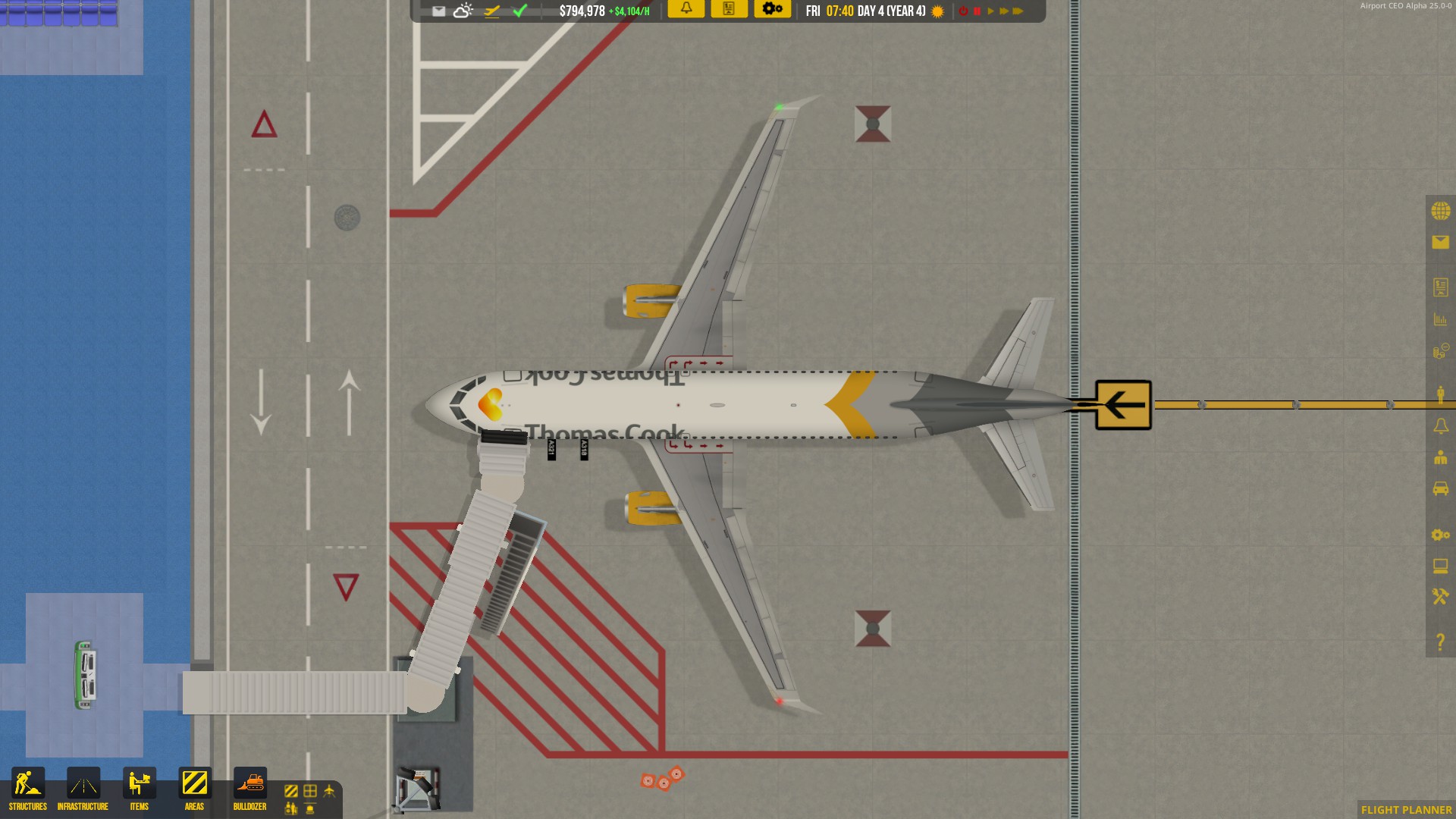Open settings with the top bar gear
The width and height of the screenshot is (1456, 819).
coord(773,10)
